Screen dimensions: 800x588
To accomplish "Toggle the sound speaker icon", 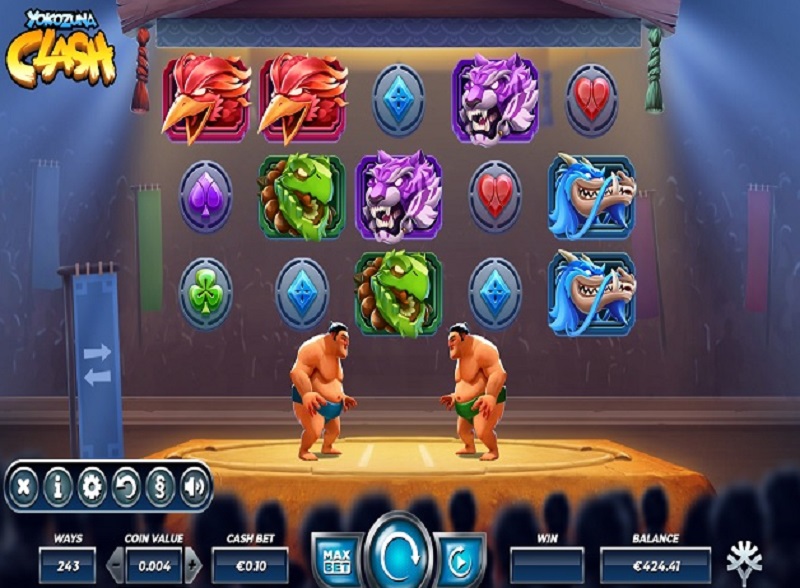I will [193, 487].
